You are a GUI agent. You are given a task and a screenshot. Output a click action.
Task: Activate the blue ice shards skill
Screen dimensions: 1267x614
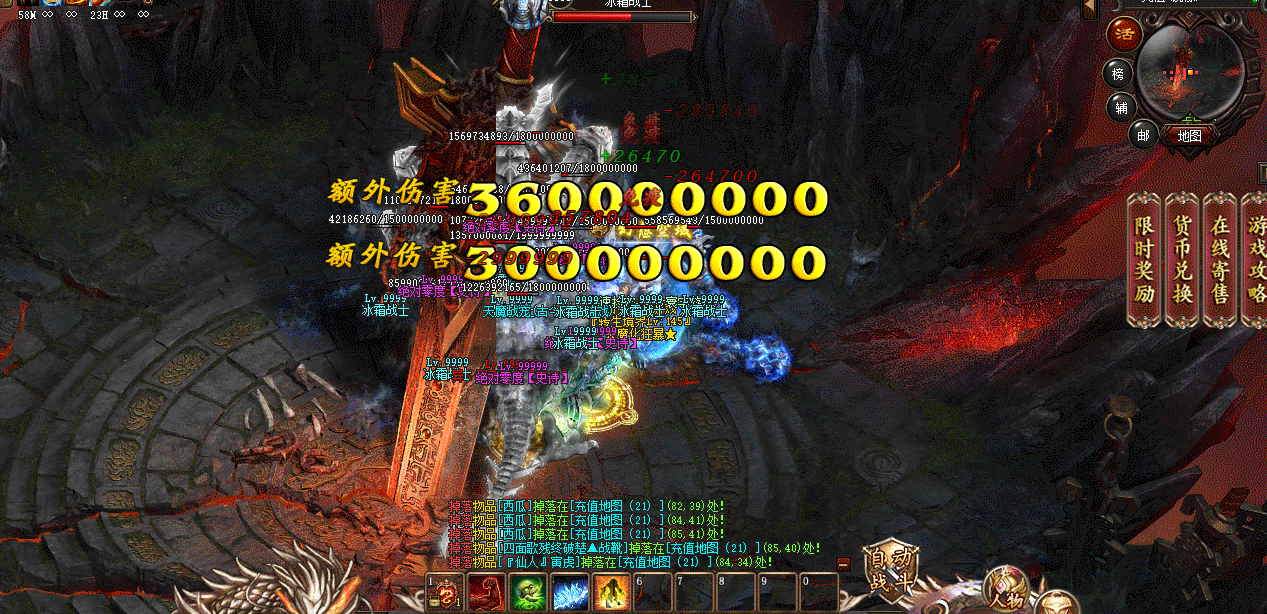pos(570,593)
